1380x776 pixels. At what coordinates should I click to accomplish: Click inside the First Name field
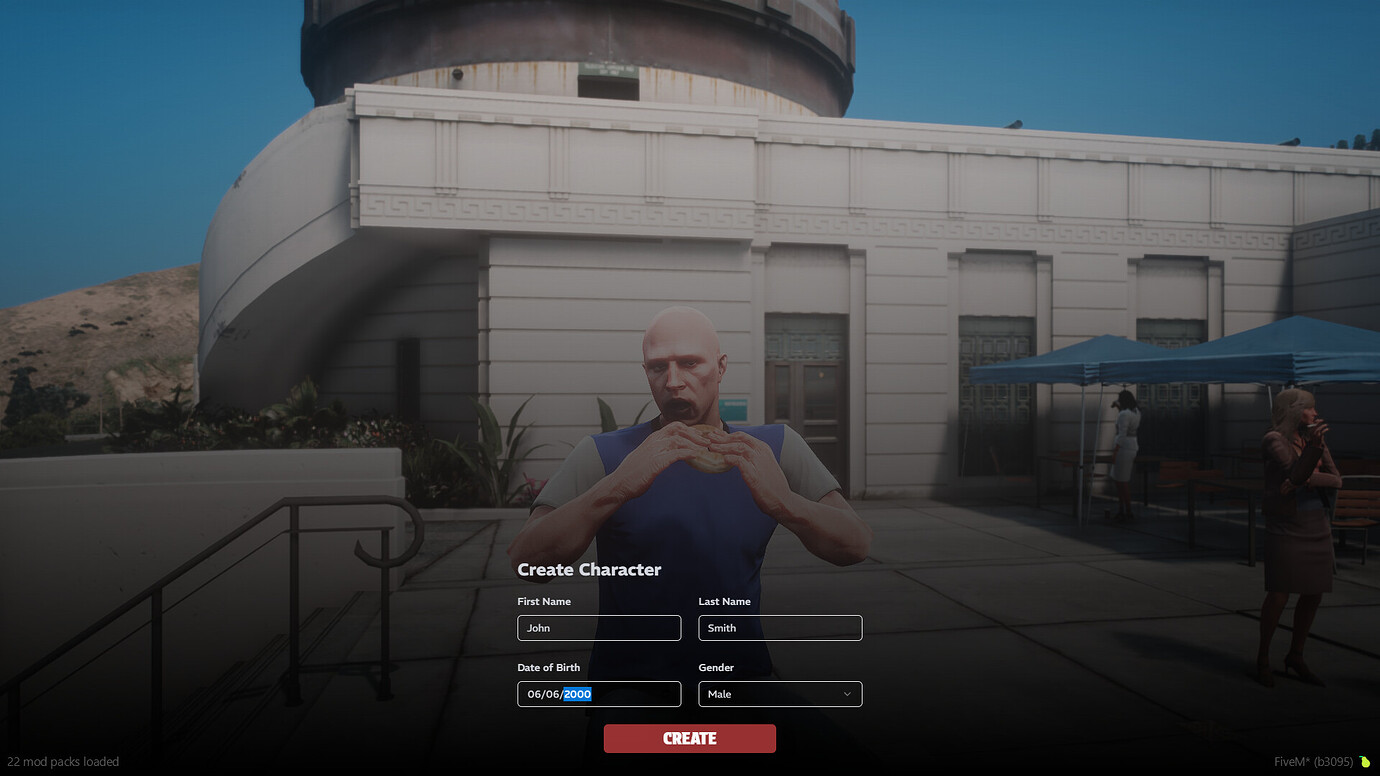(598, 627)
